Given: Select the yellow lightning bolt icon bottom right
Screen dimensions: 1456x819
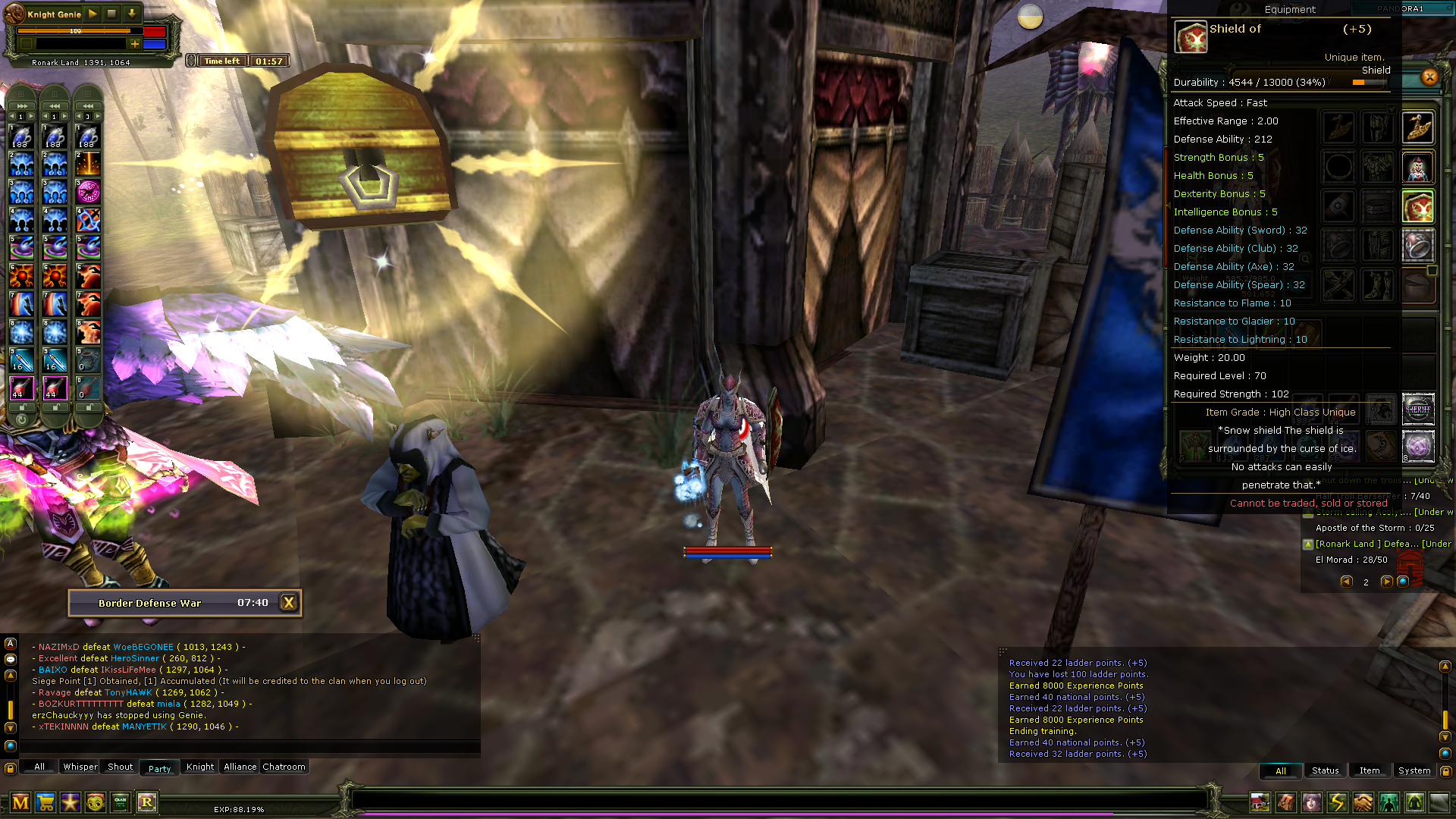Looking at the screenshot, I should point(1336,801).
